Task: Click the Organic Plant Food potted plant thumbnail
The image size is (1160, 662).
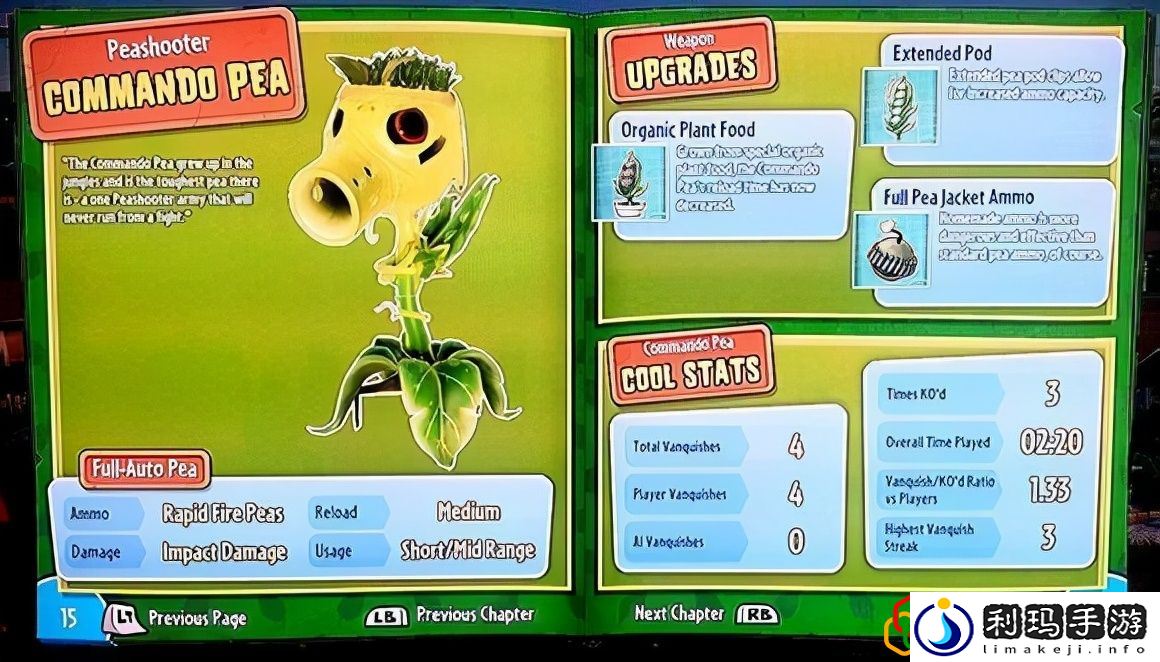Action: [x=630, y=184]
